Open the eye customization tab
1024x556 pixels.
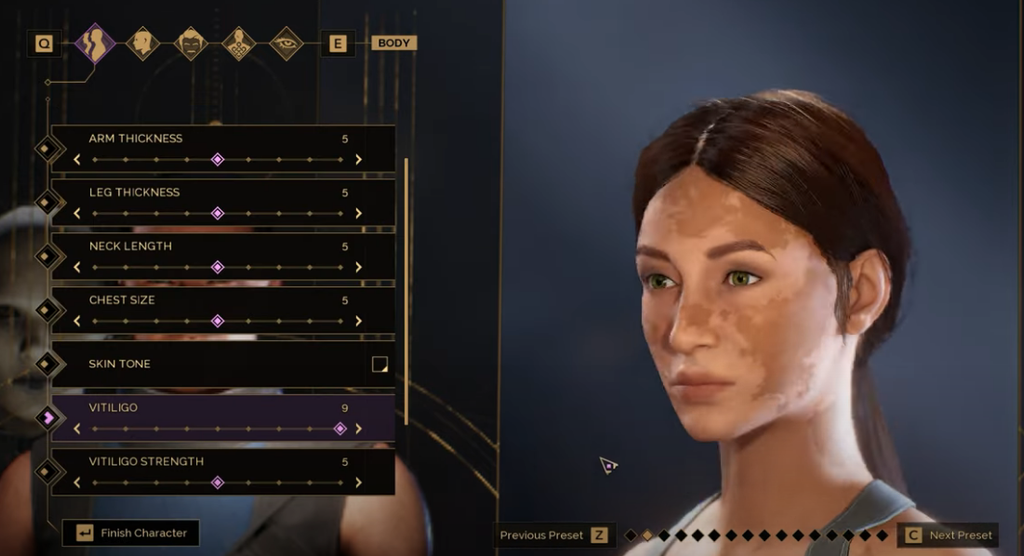click(287, 43)
